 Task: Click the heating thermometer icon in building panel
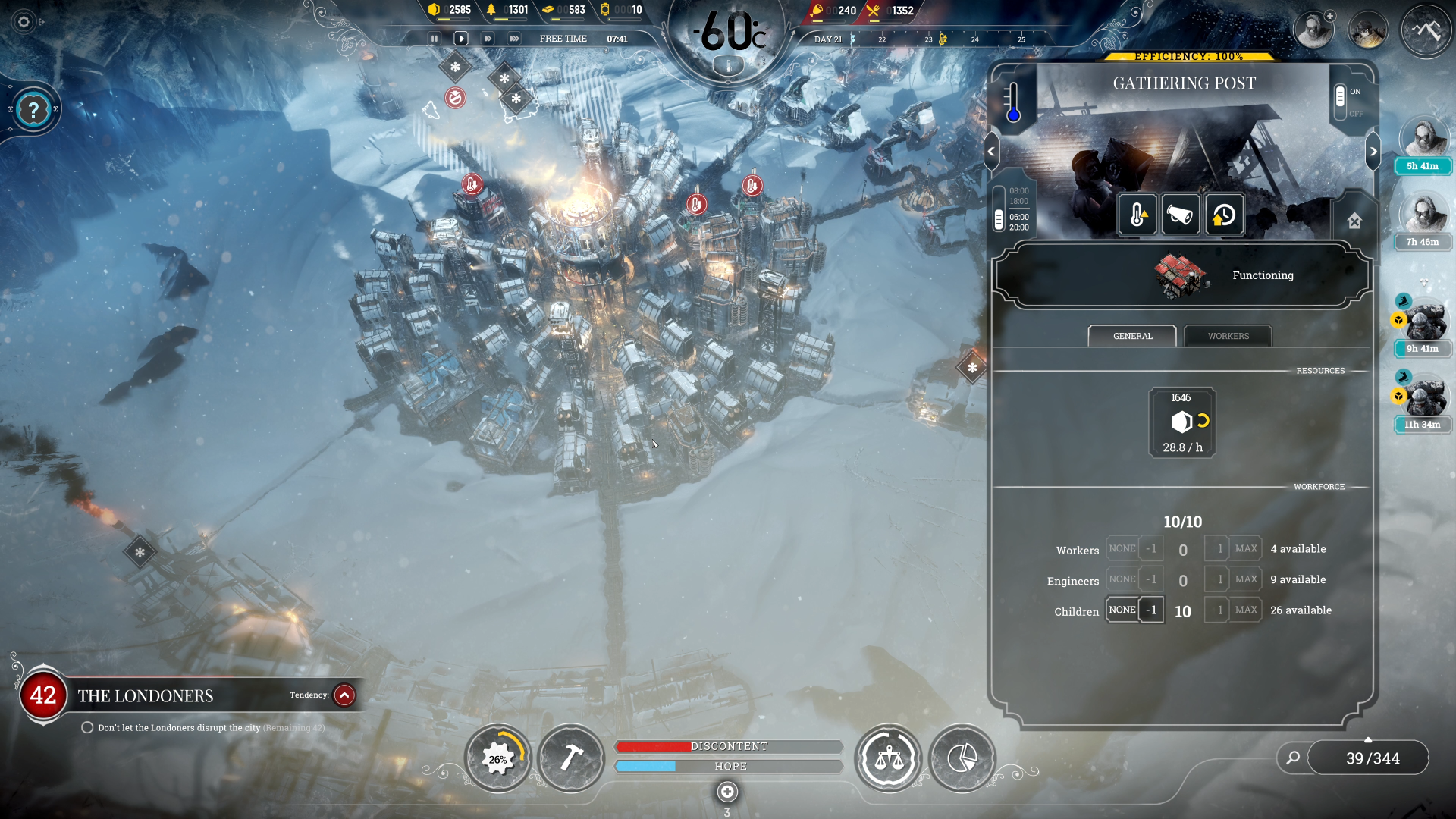point(1137,215)
